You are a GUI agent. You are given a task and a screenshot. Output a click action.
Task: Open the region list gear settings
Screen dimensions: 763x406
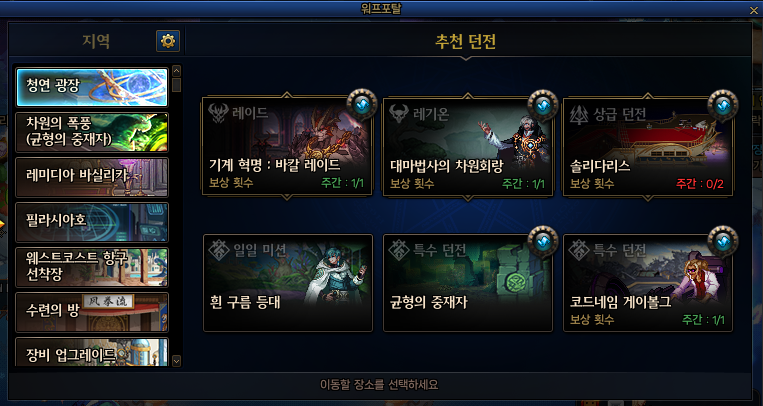pos(168,41)
